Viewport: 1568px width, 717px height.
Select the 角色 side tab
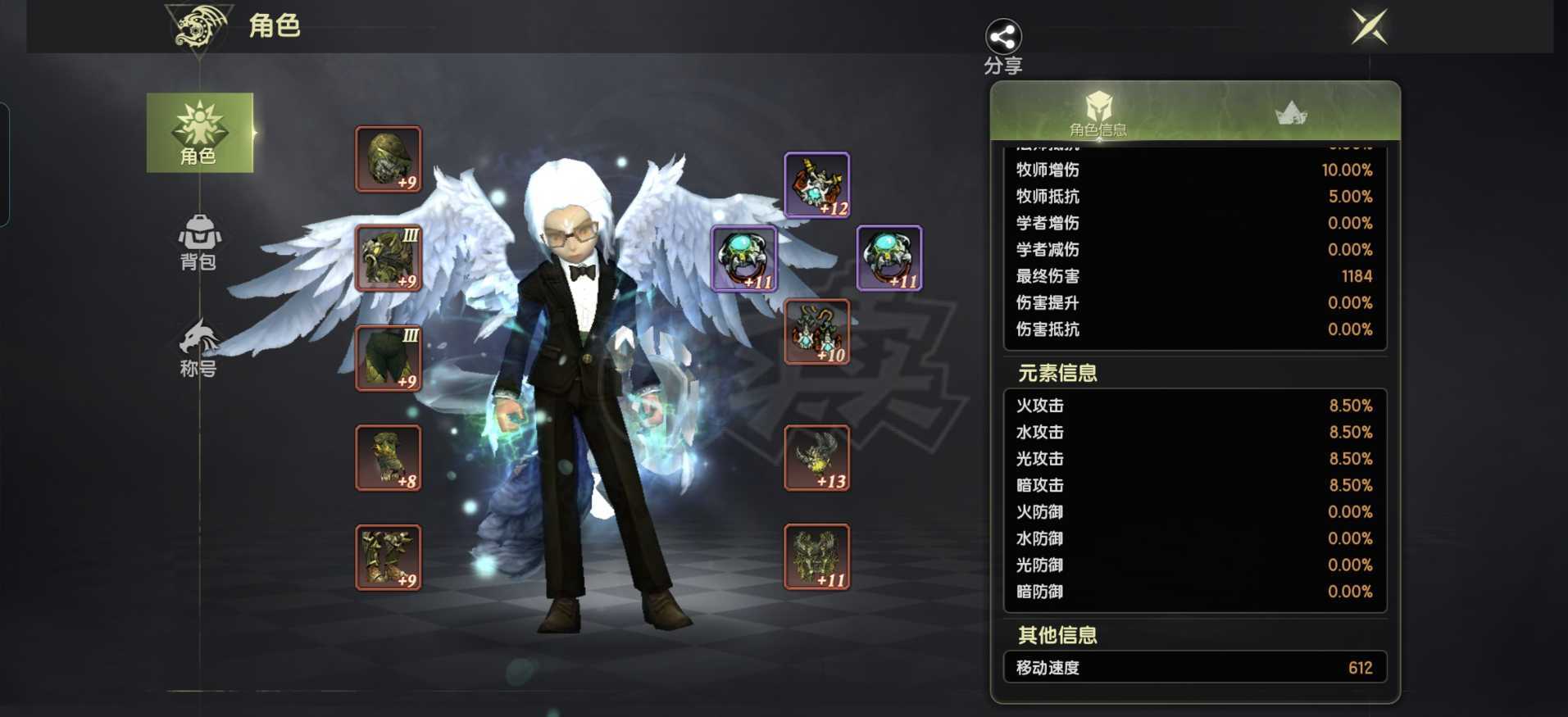point(199,133)
